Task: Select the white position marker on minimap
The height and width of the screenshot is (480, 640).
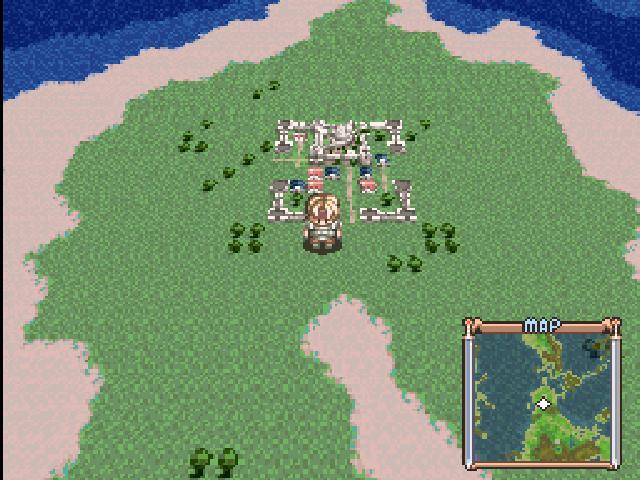Action: pyautogui.click(x=543, y=403)
